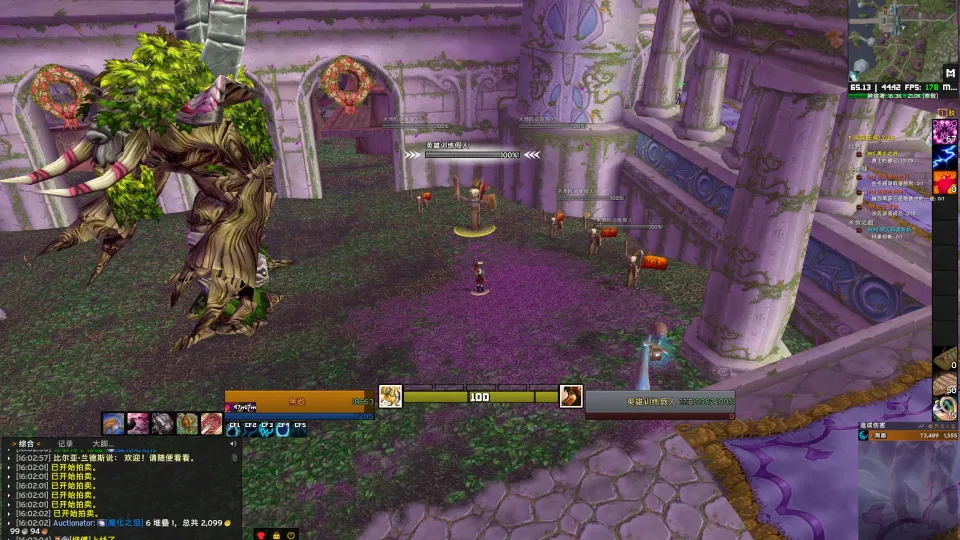Open the minimap in the corner
The height and width of the screenshot is (540, 960).
(894, 38)
